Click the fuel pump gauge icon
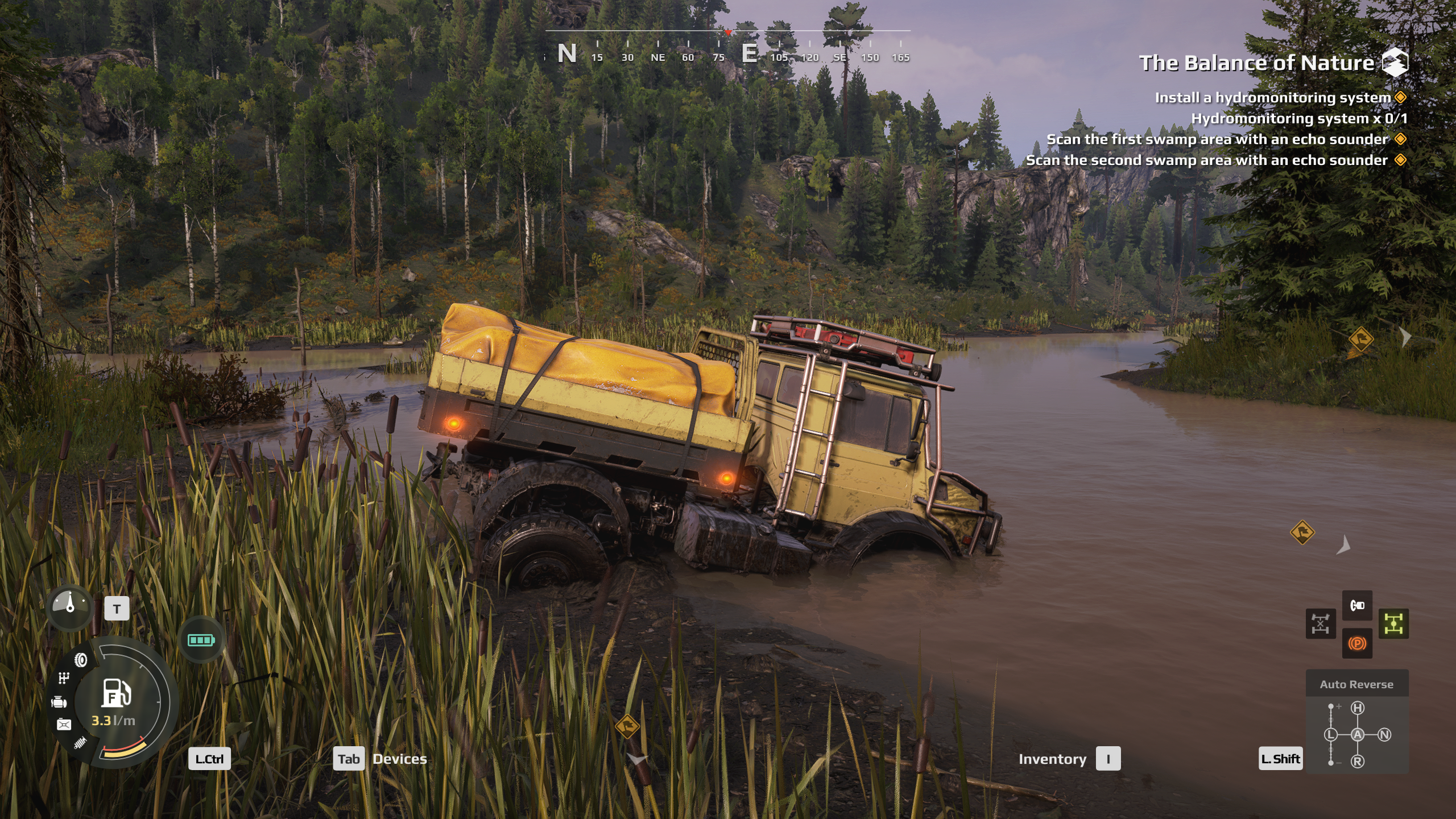 [117, 693]
